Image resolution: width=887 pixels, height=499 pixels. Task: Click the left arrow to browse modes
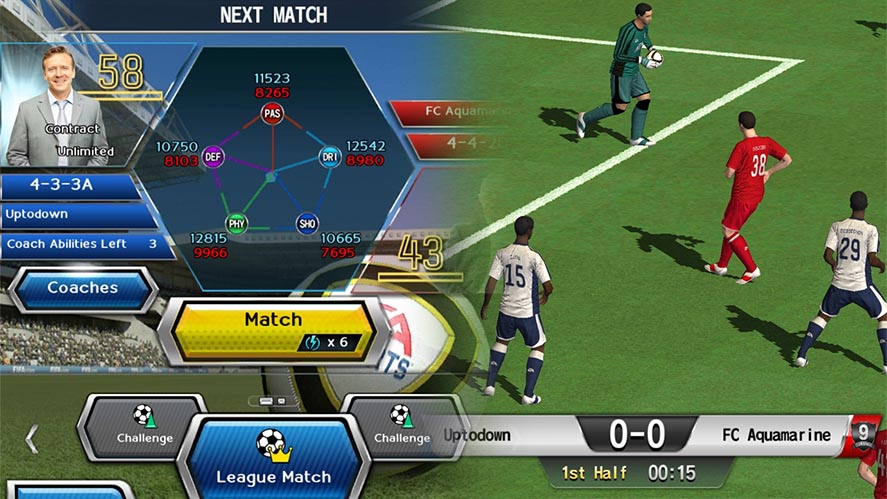[x=31, y=438]
